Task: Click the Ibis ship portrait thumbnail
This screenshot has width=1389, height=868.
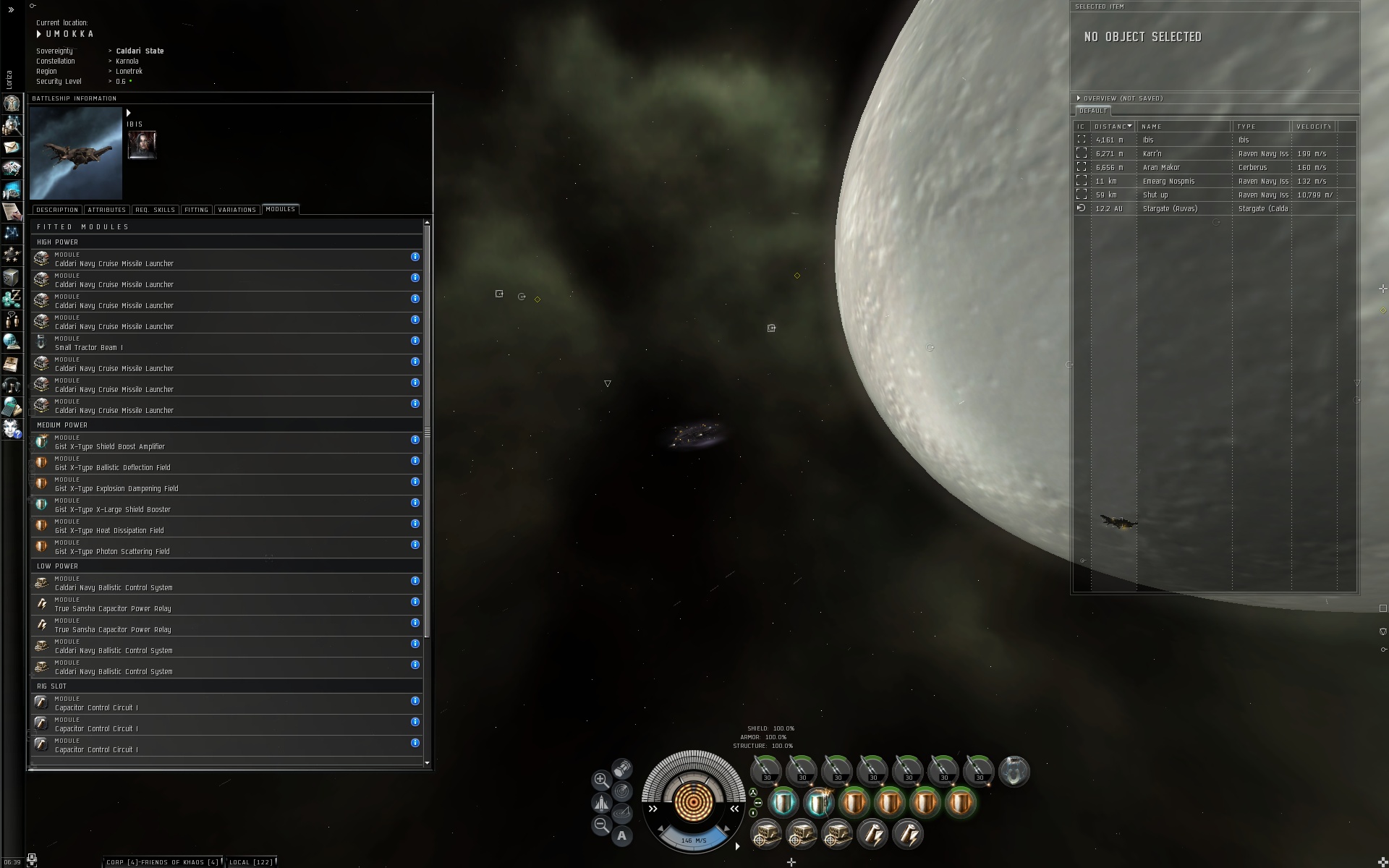Action: point(76,153)
